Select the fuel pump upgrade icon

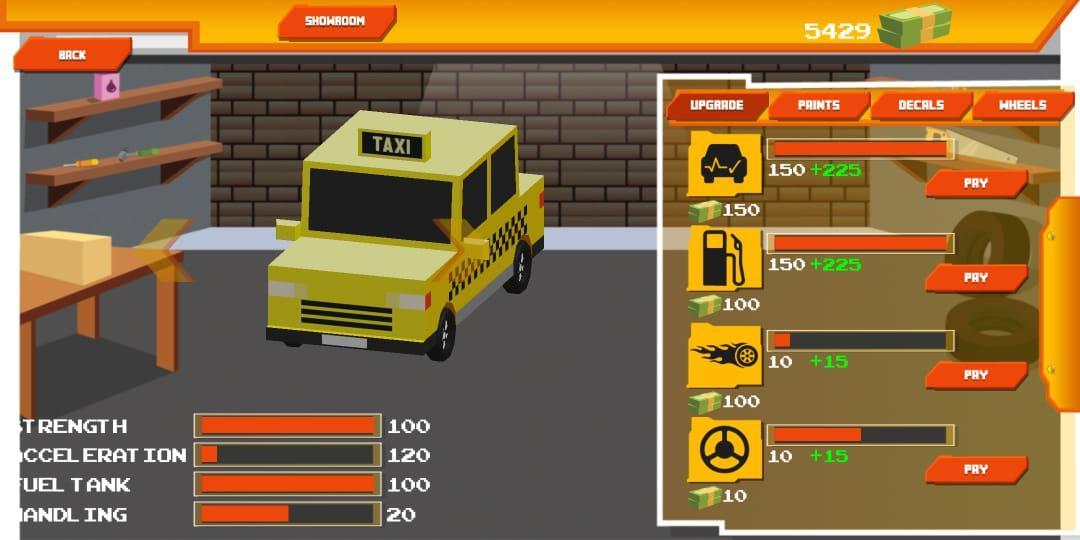pyautogui.click(x=725, y=259)
